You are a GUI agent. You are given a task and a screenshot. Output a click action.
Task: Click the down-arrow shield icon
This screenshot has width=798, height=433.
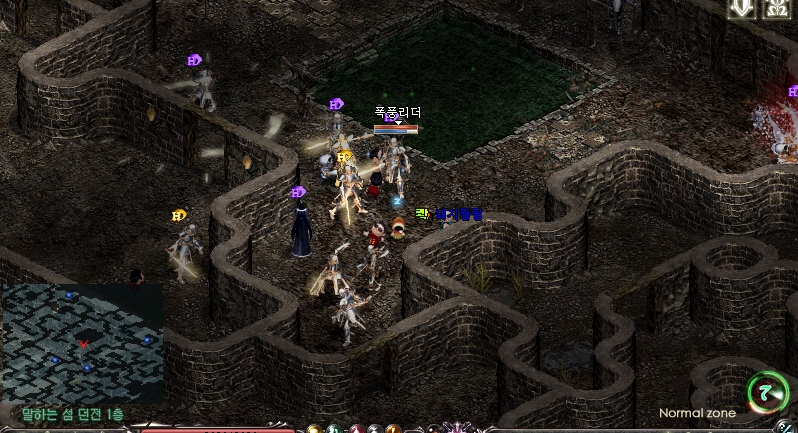(x=741, y=9)
